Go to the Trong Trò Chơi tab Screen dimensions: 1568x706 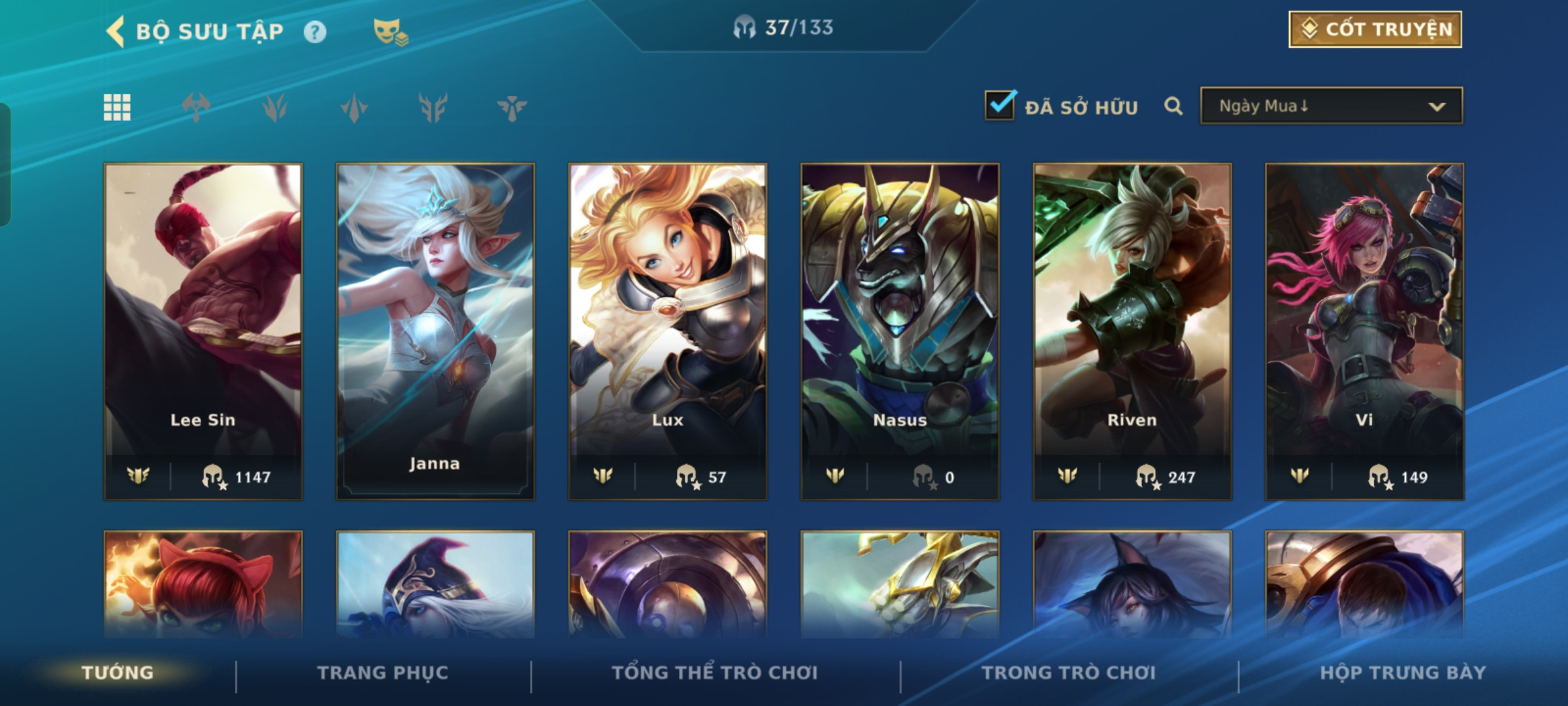pos(1068,673)
